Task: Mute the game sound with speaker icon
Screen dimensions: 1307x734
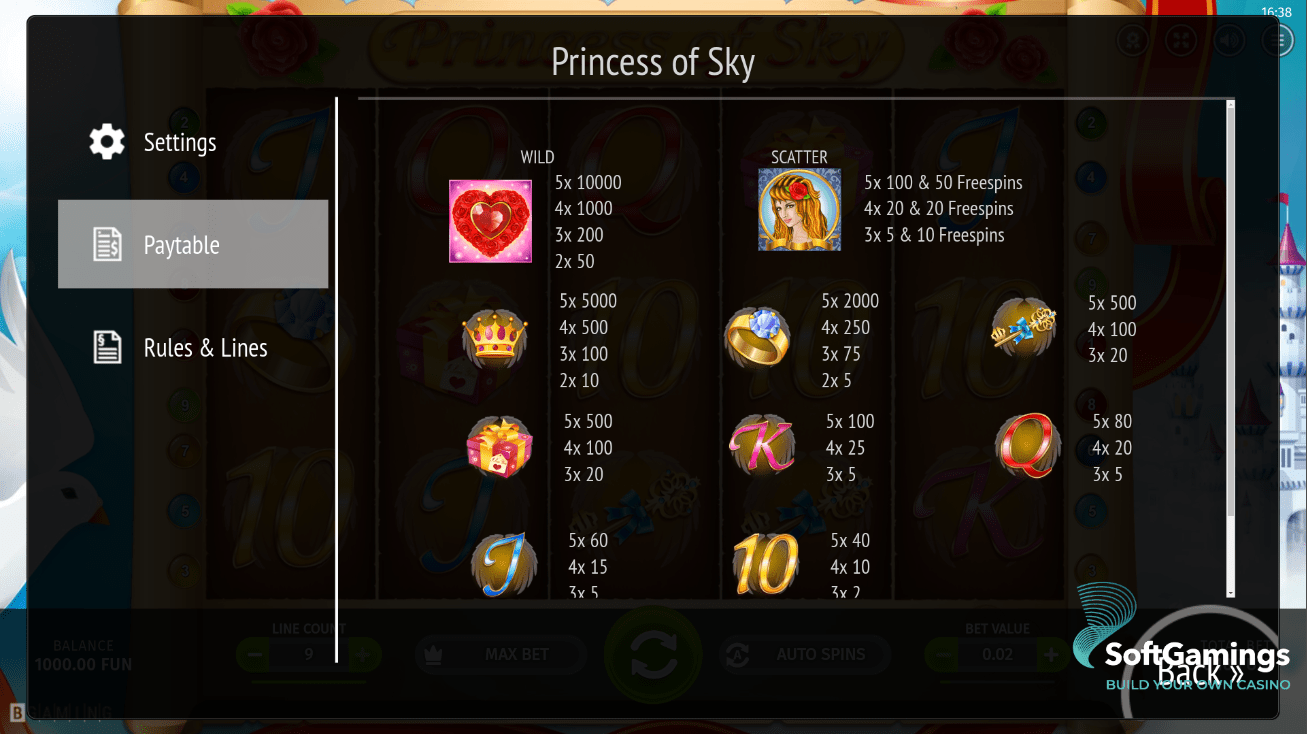Action: click(1229, 40)
